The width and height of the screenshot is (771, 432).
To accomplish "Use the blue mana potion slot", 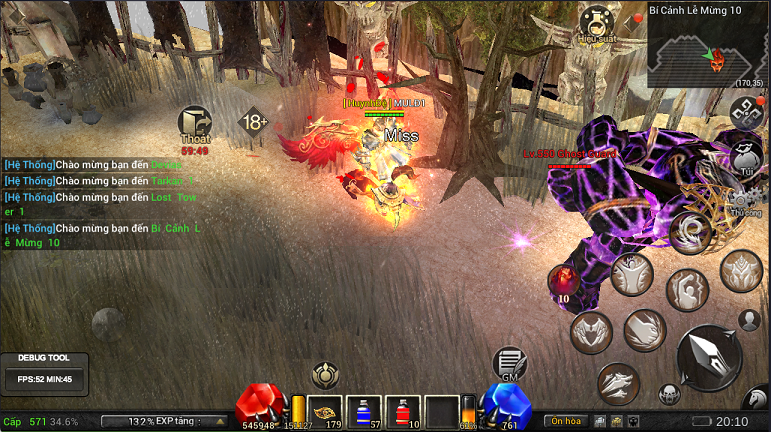I will coord(362,410).
